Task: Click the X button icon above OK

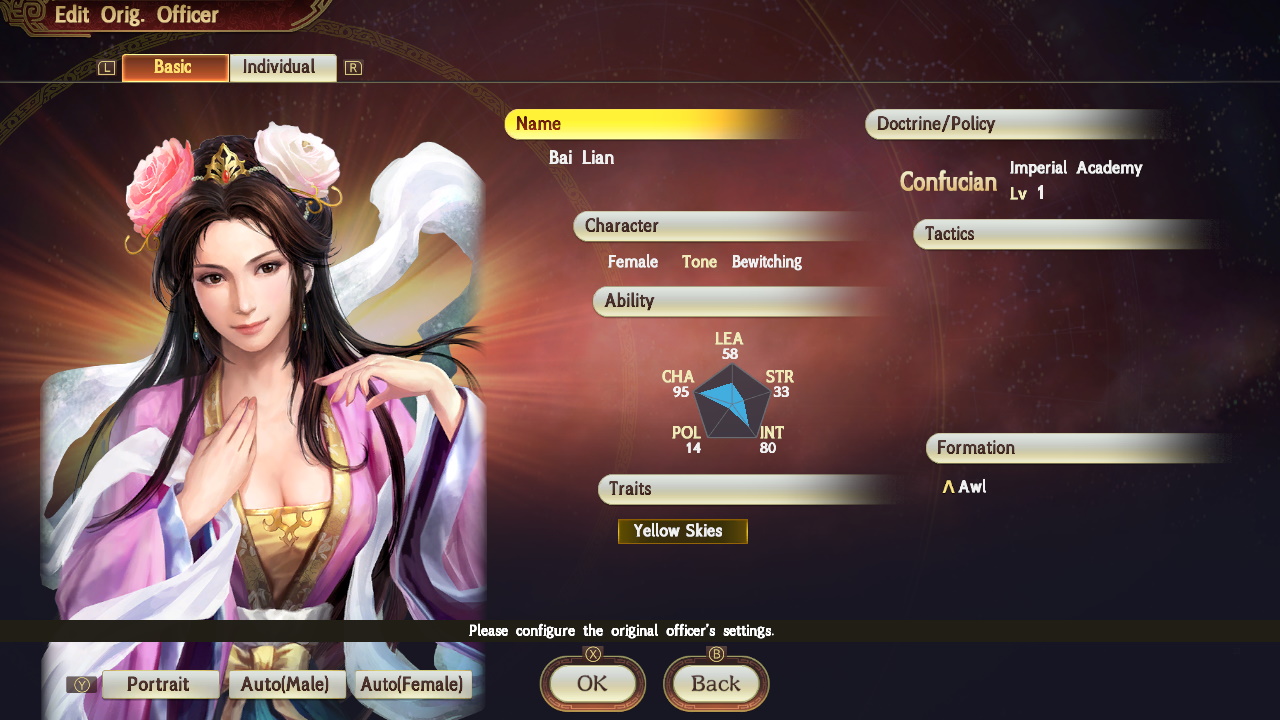Action: pyautogui.click(x=592, y=655)
